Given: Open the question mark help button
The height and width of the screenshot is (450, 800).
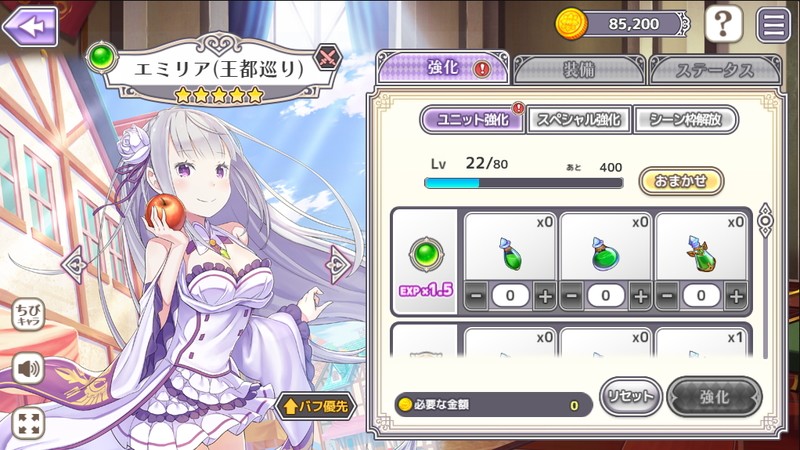Looking at the screenshot, I should click(x=723, y=24).
